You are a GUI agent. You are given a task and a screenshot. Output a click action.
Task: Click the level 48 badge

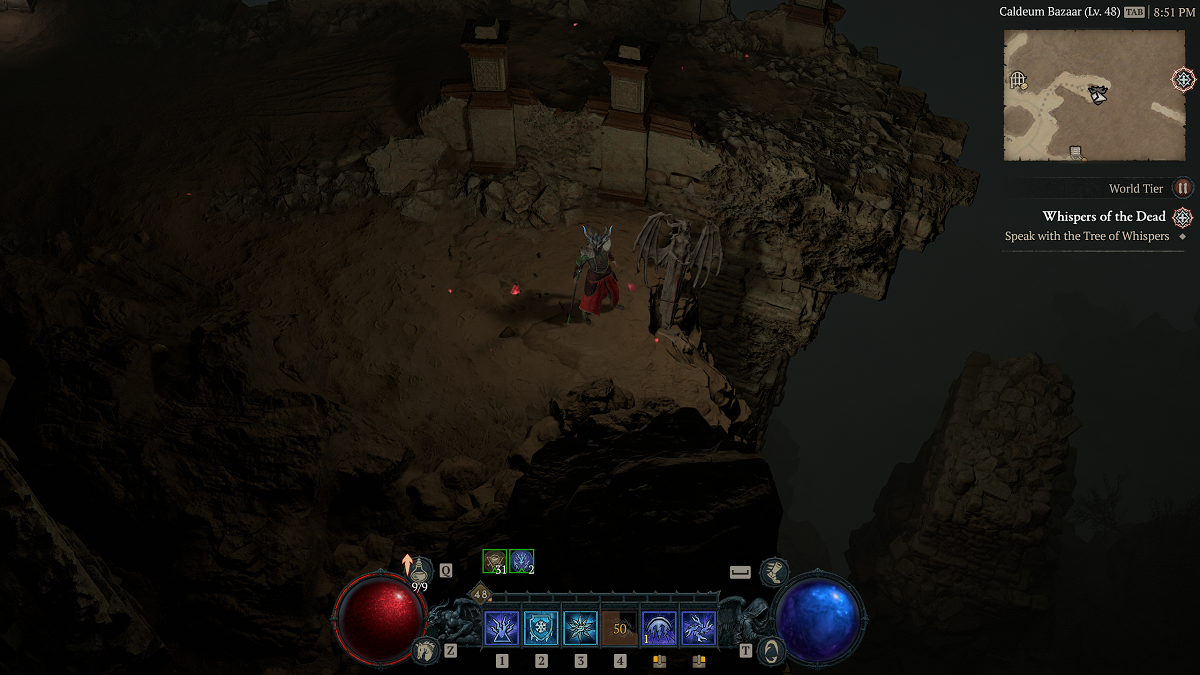tap(480, 594)
